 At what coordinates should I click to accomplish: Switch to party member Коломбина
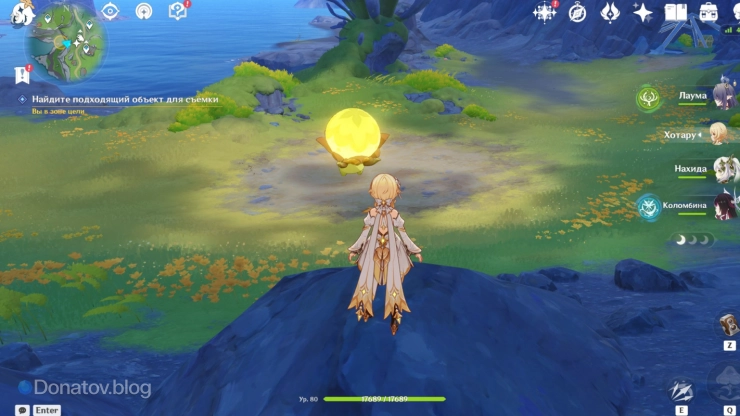click(x=722, y=205)
